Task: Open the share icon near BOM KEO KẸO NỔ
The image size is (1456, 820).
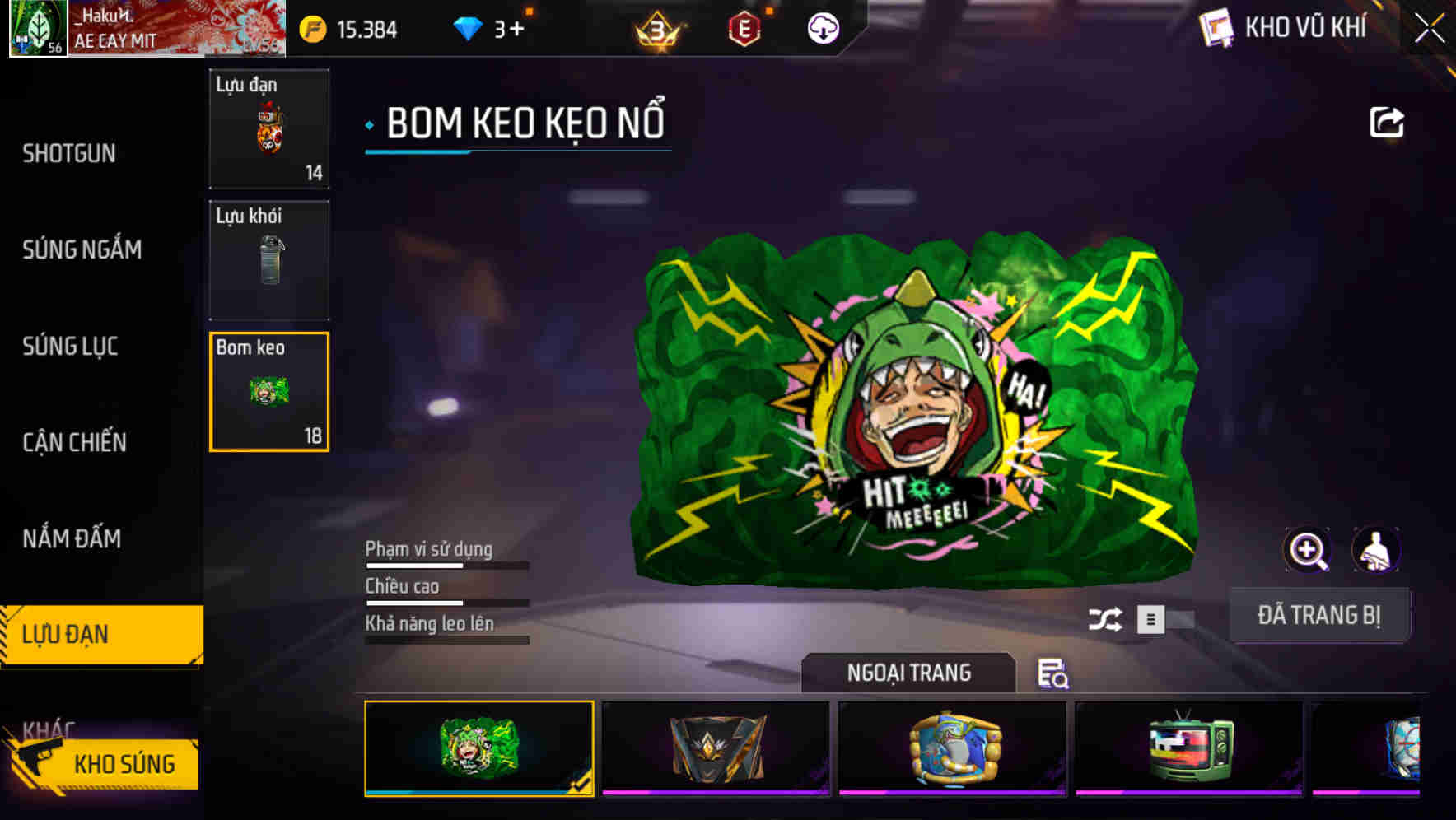Action: [1387, 122]
